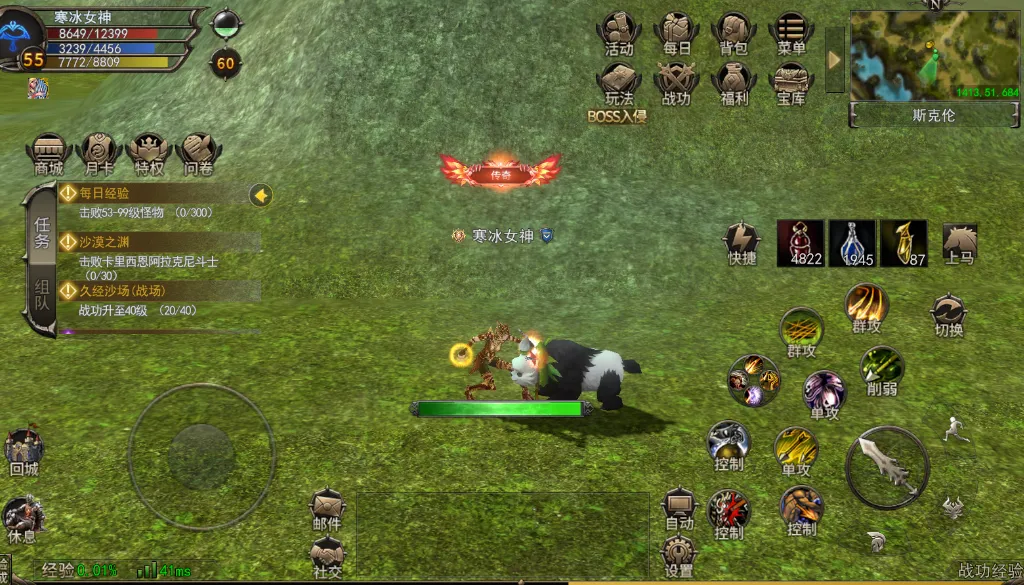
Task: Open the 月卡 monthly card
Action: (99, 153)
